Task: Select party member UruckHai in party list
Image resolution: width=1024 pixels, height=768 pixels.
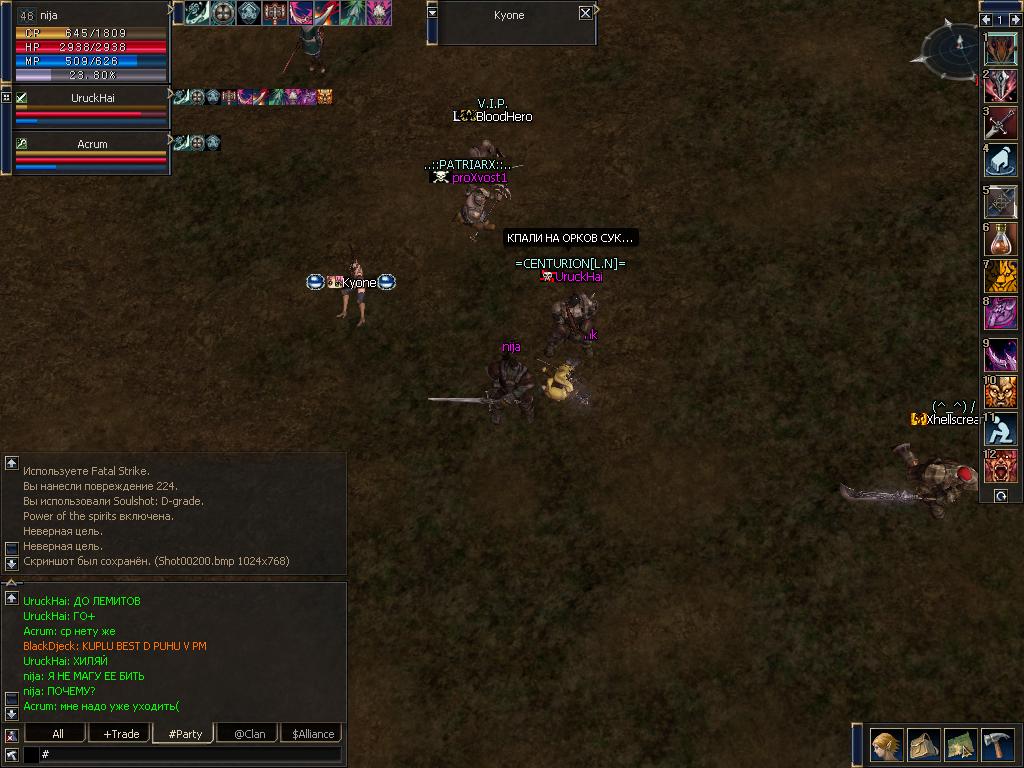Action: (x=92, y=98)
